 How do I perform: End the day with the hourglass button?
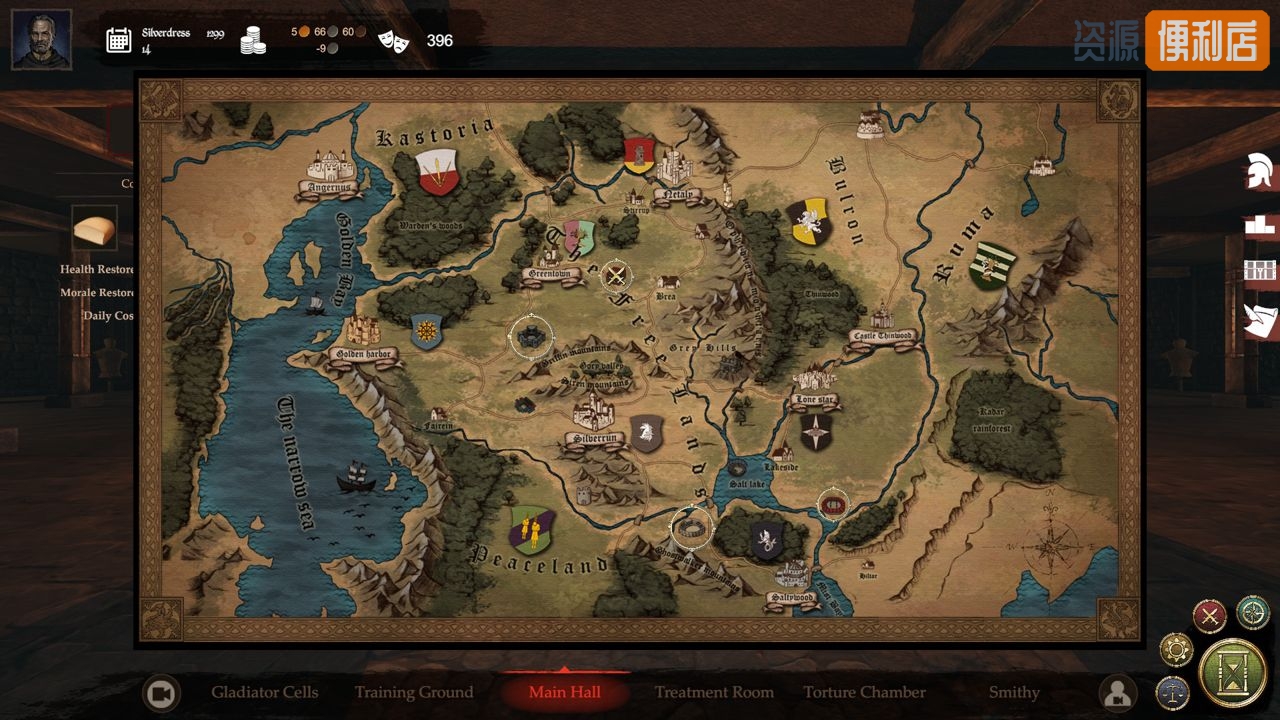[1232, 672]
